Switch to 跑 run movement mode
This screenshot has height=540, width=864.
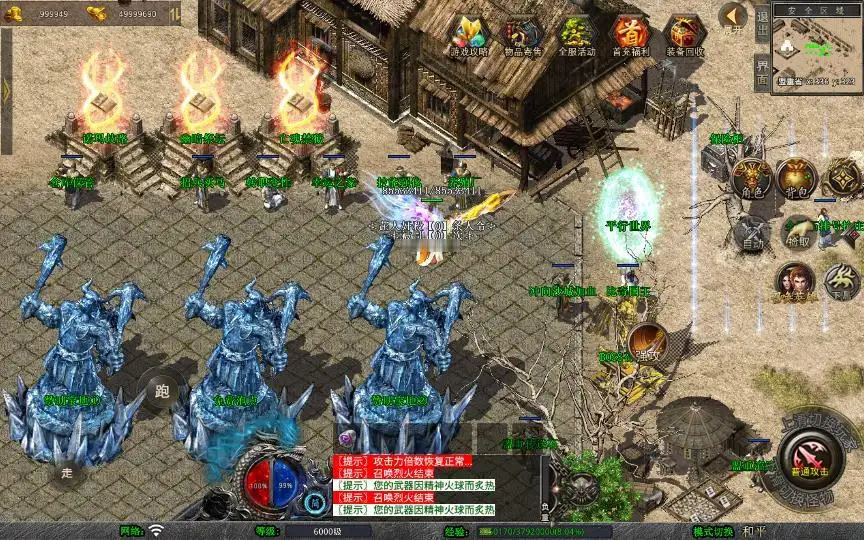pos(161,390)
